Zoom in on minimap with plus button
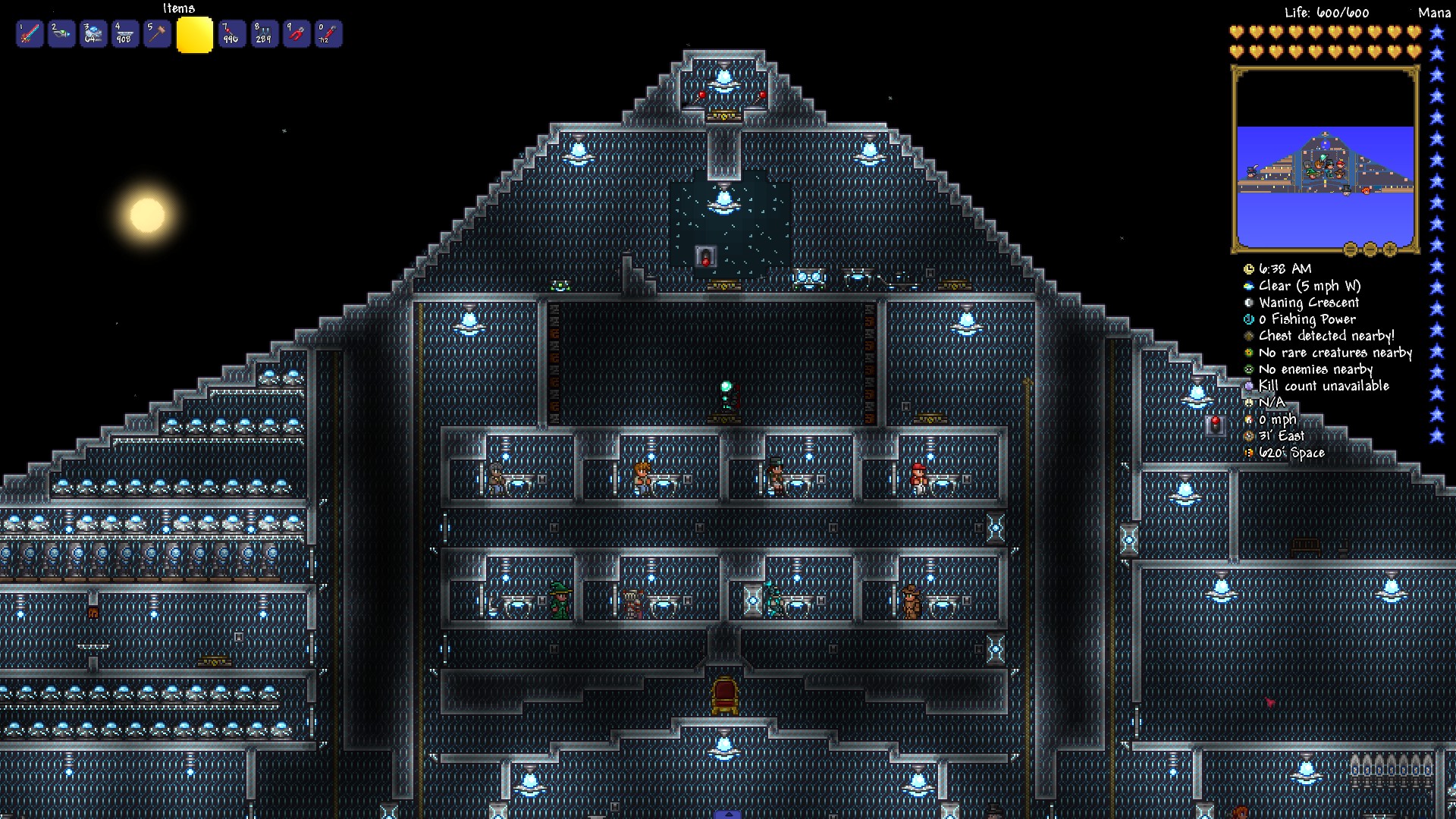The image size is (1456, 819). [x=1389, y=249]
